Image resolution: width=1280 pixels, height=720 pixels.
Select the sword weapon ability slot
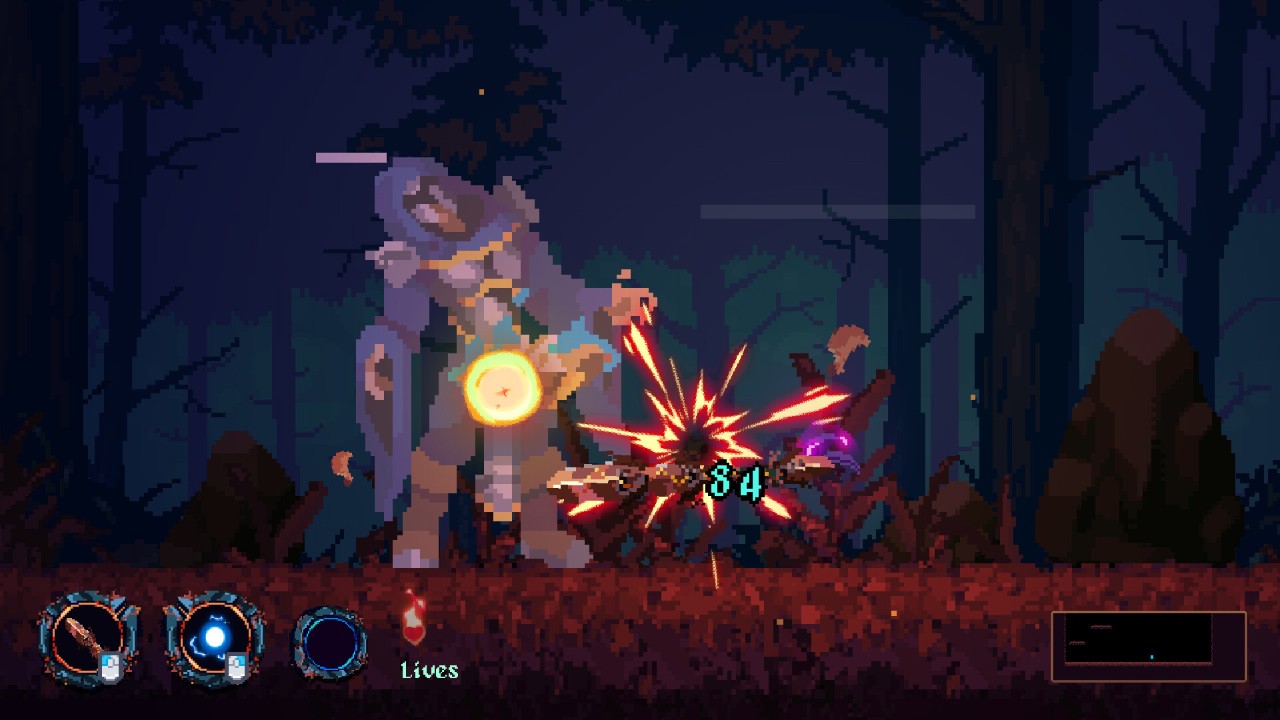pos(88,639)
